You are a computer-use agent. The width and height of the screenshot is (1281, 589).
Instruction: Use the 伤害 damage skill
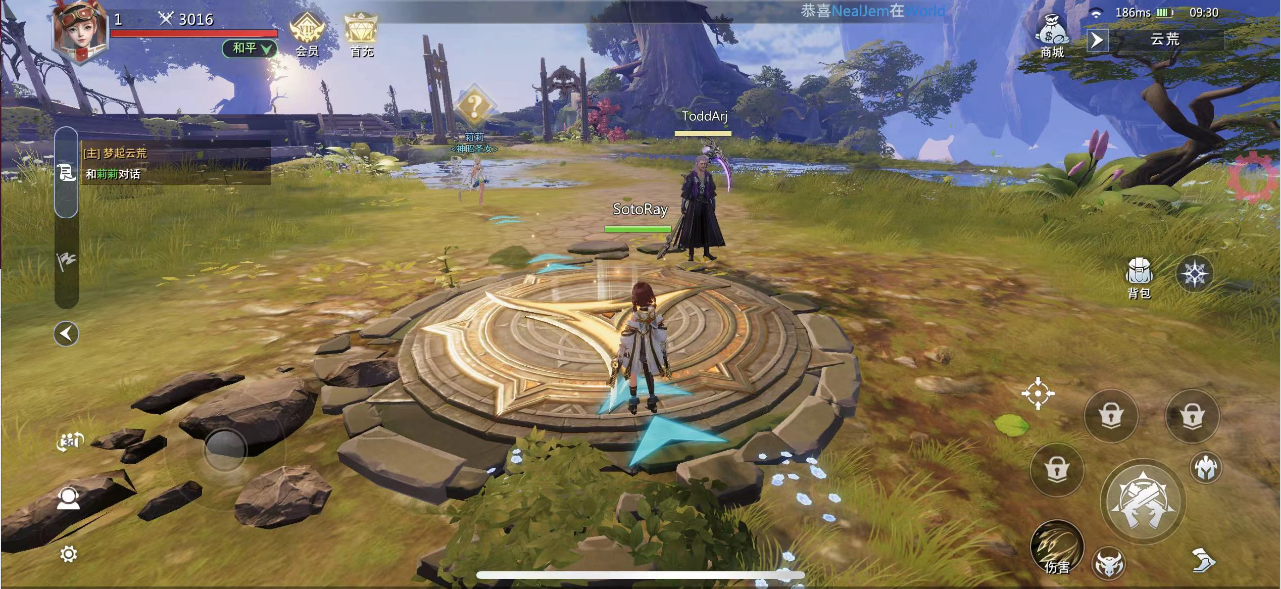pyautogui.click(x=1057, y=546)
